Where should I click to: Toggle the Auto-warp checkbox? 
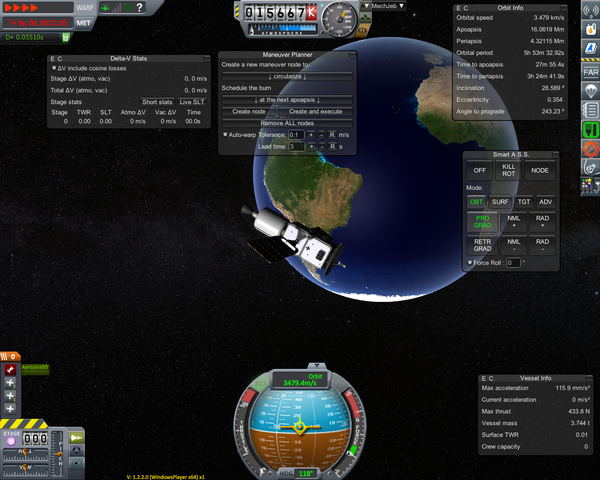[225, 134]
